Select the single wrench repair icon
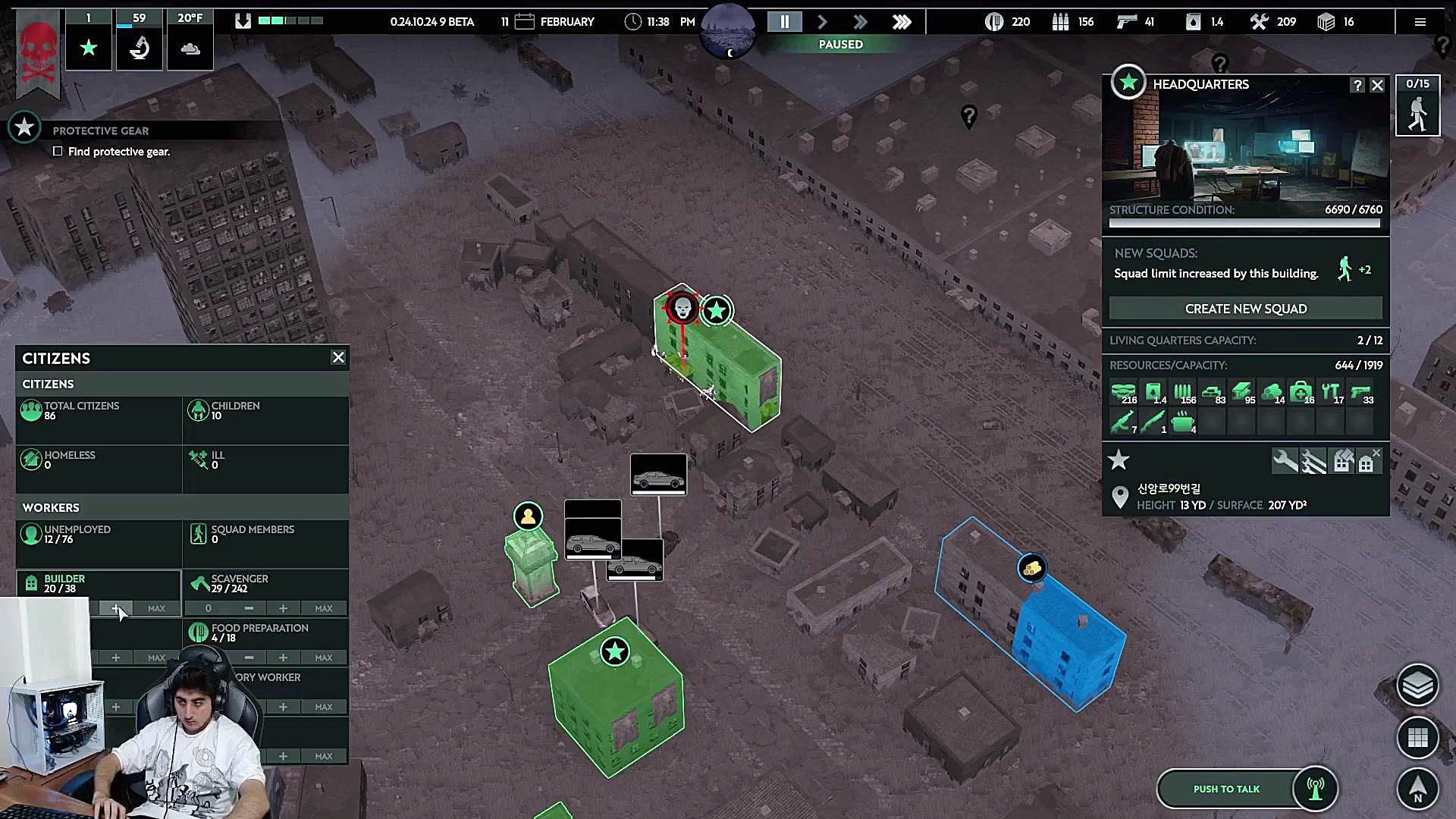Viewport: 1456px width, 819px height. [1285, 460]
